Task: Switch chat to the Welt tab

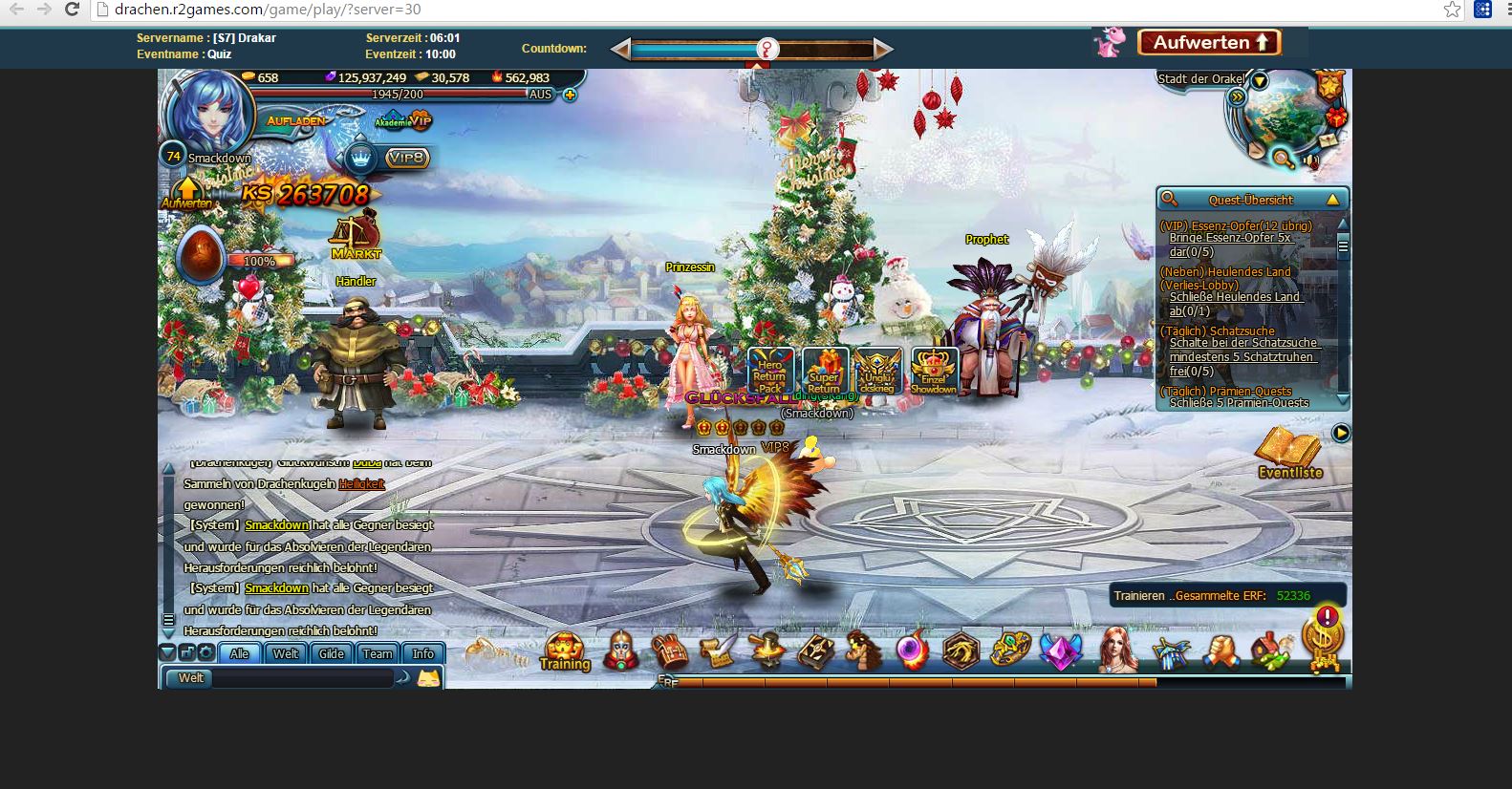Action: pyautogui.click(x=286, y=653)
